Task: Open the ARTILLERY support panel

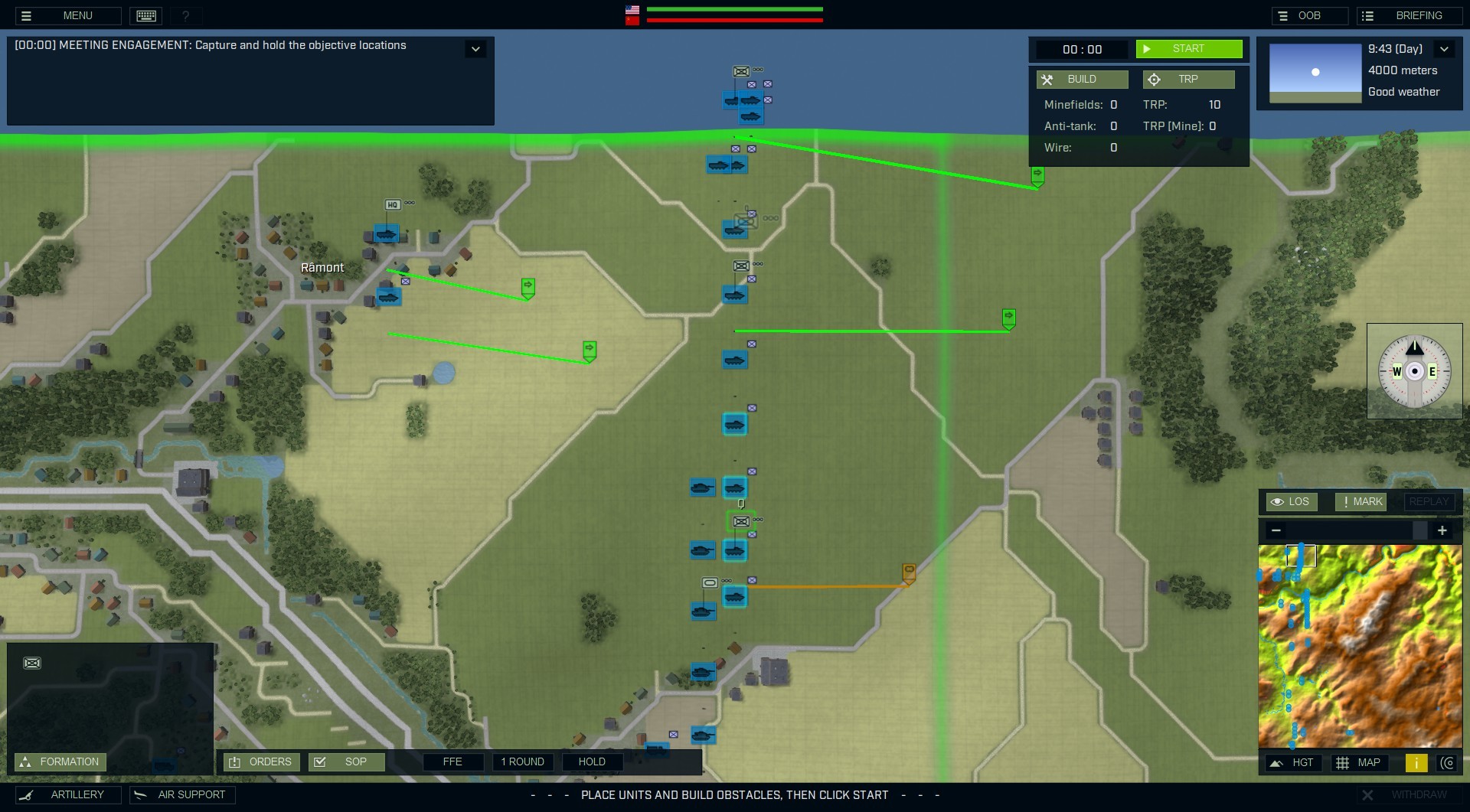Action: (69, 795)
